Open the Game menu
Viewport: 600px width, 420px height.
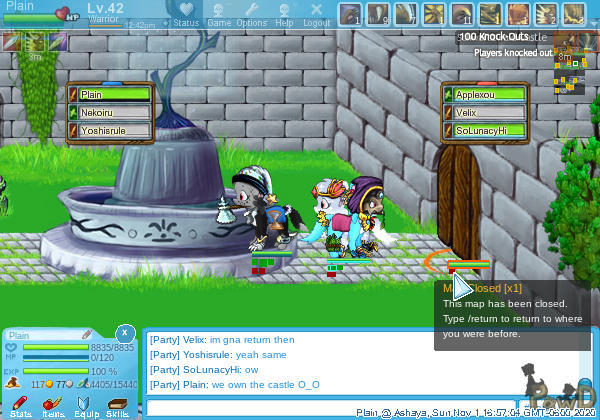[219, 15]
